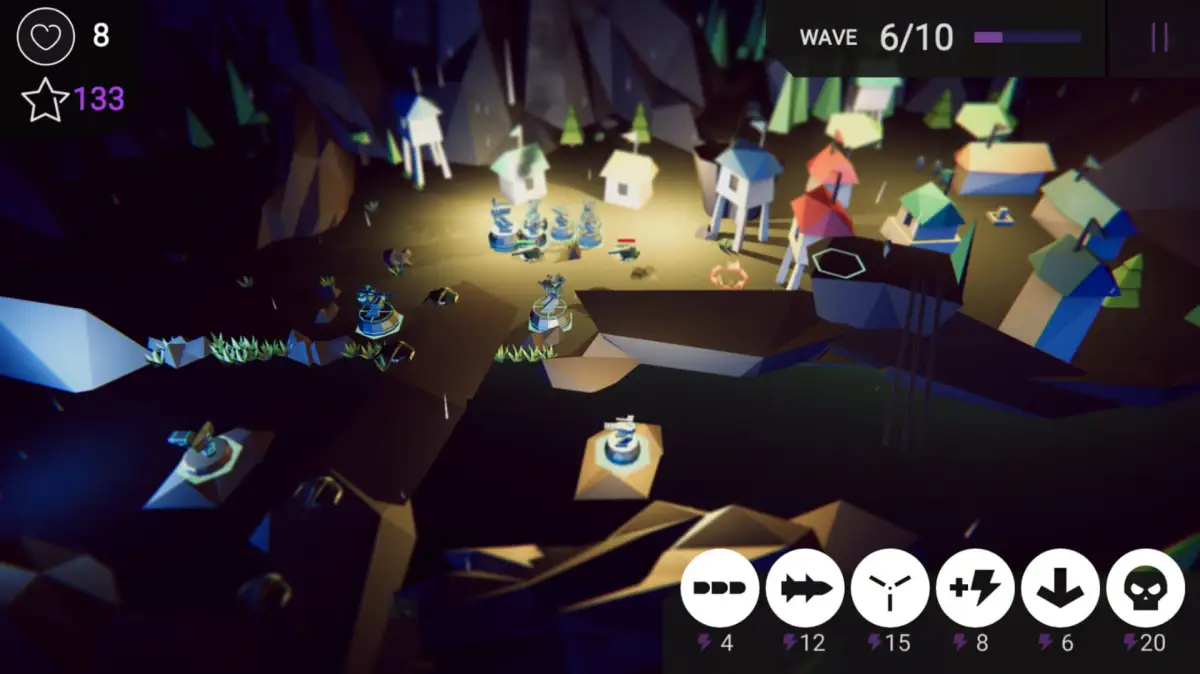This screenshot has width=1200, height=674.
Task: Select the triple-bullet gun tower costing 4
Action: pos(720,588)
